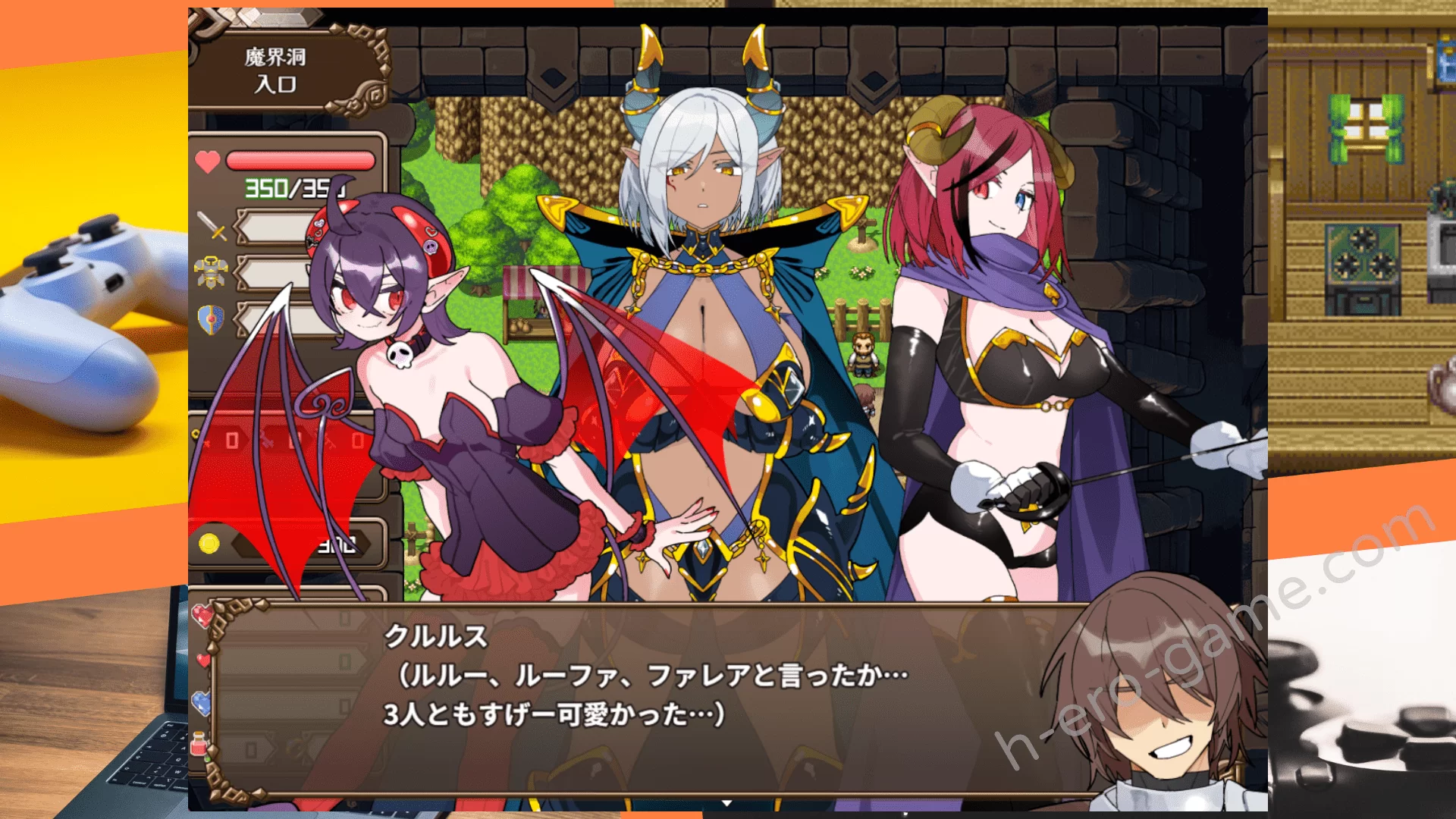
Task: Click the red potion item icon
Action: pos(199,744)
